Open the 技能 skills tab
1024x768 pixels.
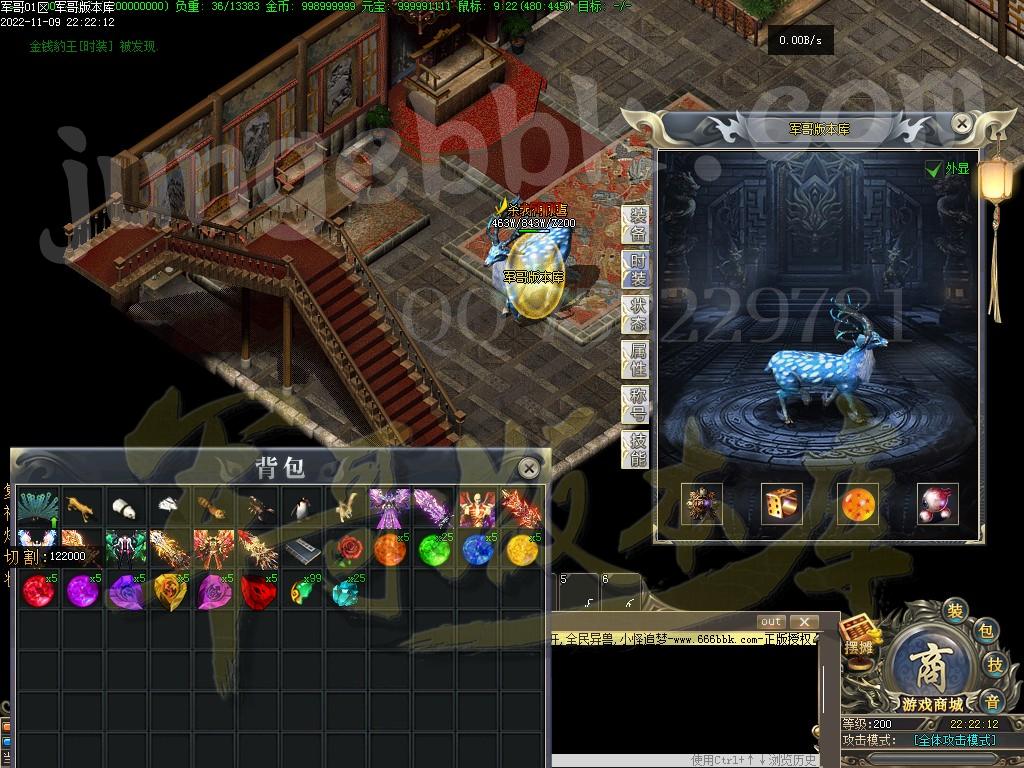(637, 450)
